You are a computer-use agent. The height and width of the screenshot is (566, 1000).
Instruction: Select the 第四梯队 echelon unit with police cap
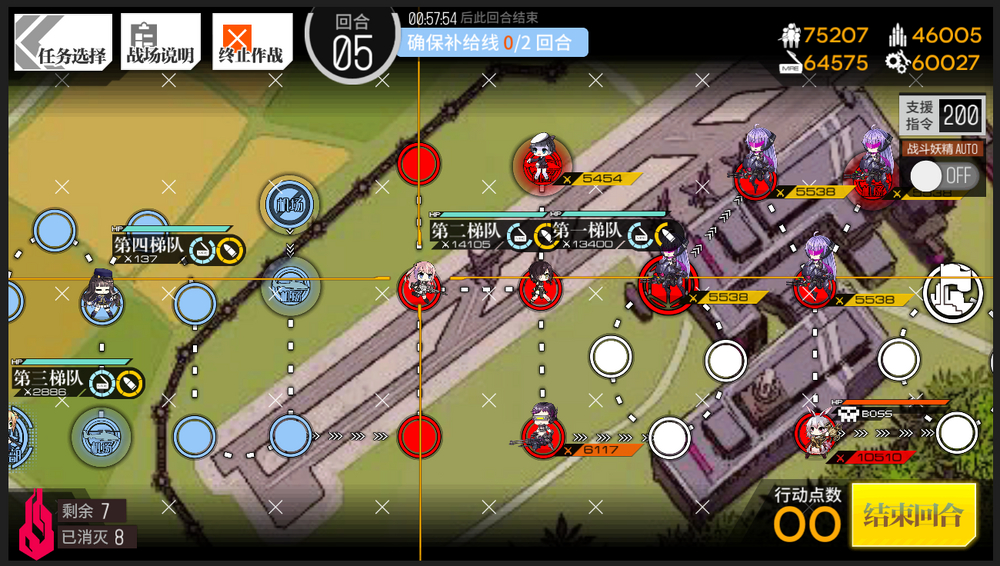tap(102, 296)
